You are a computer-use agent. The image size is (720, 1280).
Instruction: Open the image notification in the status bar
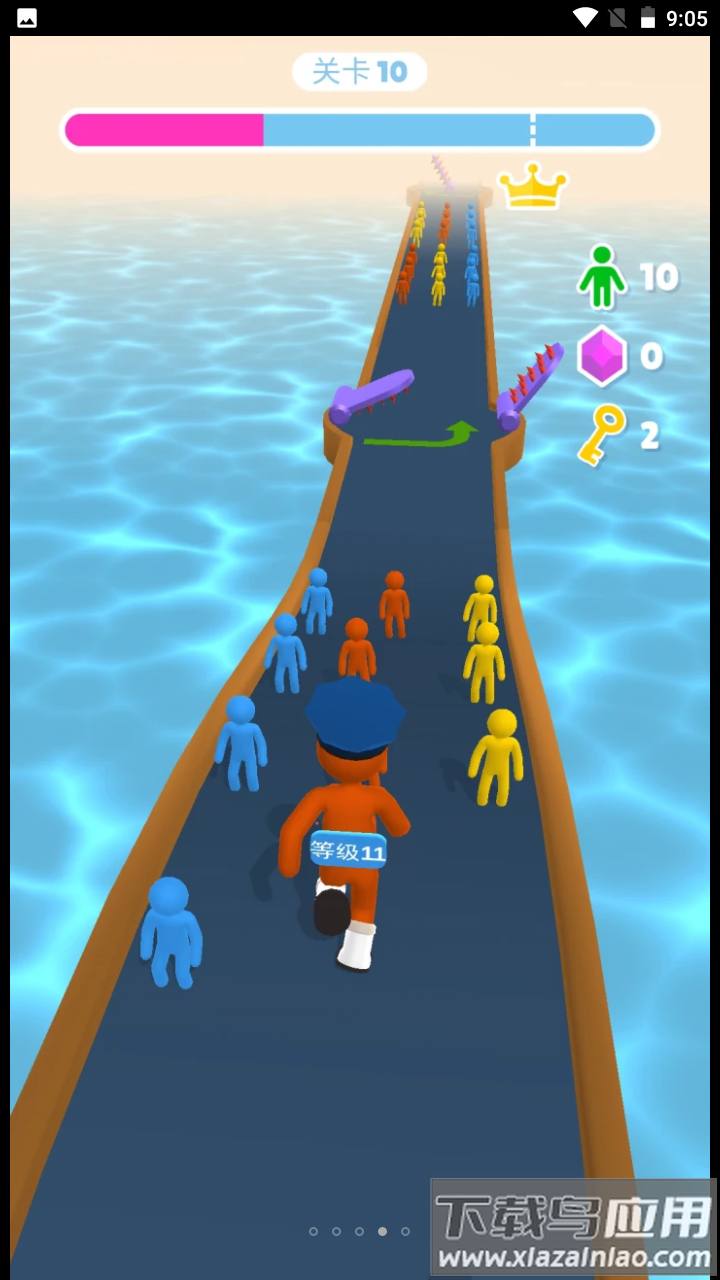coord(27,18)
